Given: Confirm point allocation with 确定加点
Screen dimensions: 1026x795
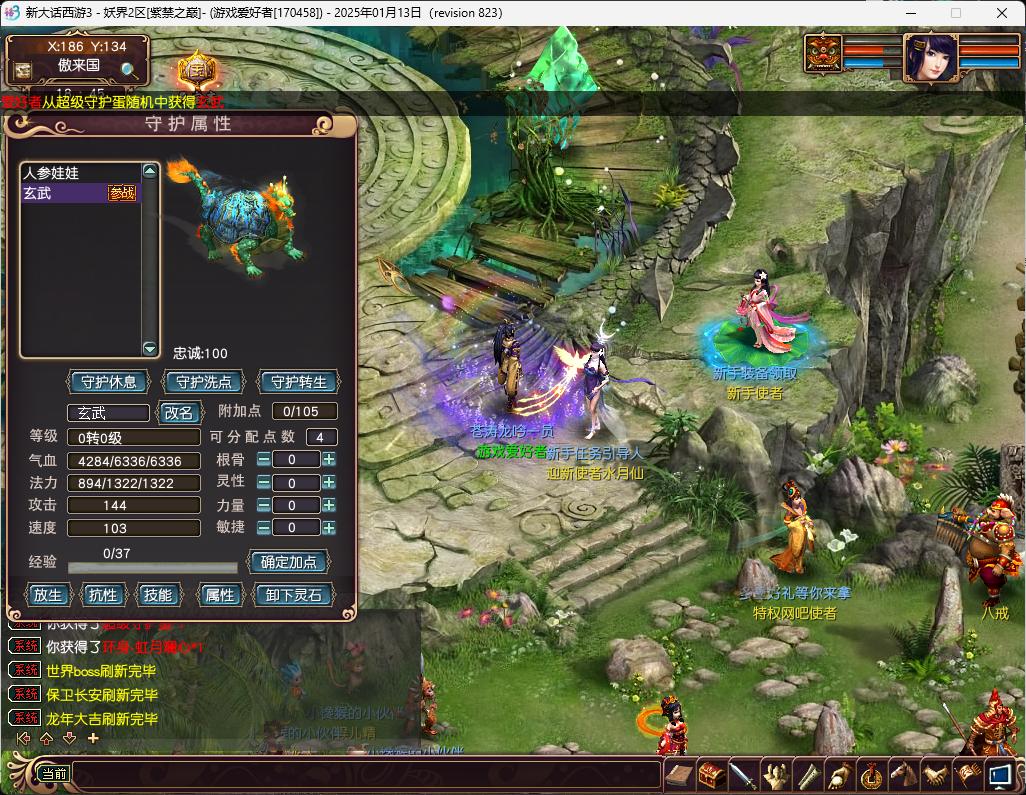Looking at the screenshot, I should tap(289, 562).
